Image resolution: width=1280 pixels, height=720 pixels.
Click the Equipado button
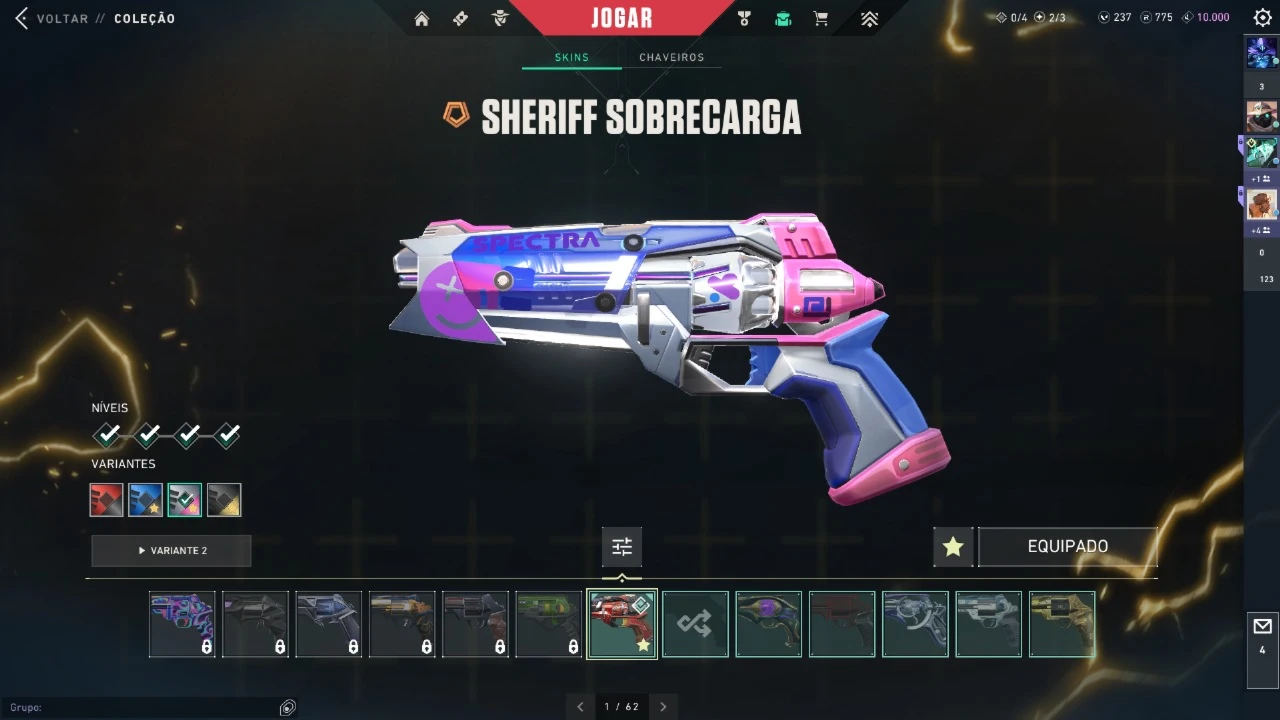point(1067,547)
